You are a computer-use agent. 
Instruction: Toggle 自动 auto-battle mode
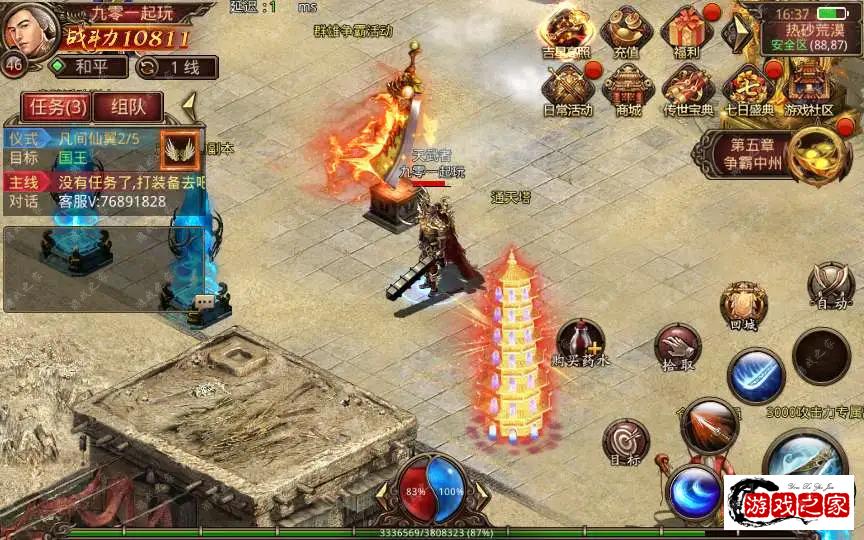[830, 286]
